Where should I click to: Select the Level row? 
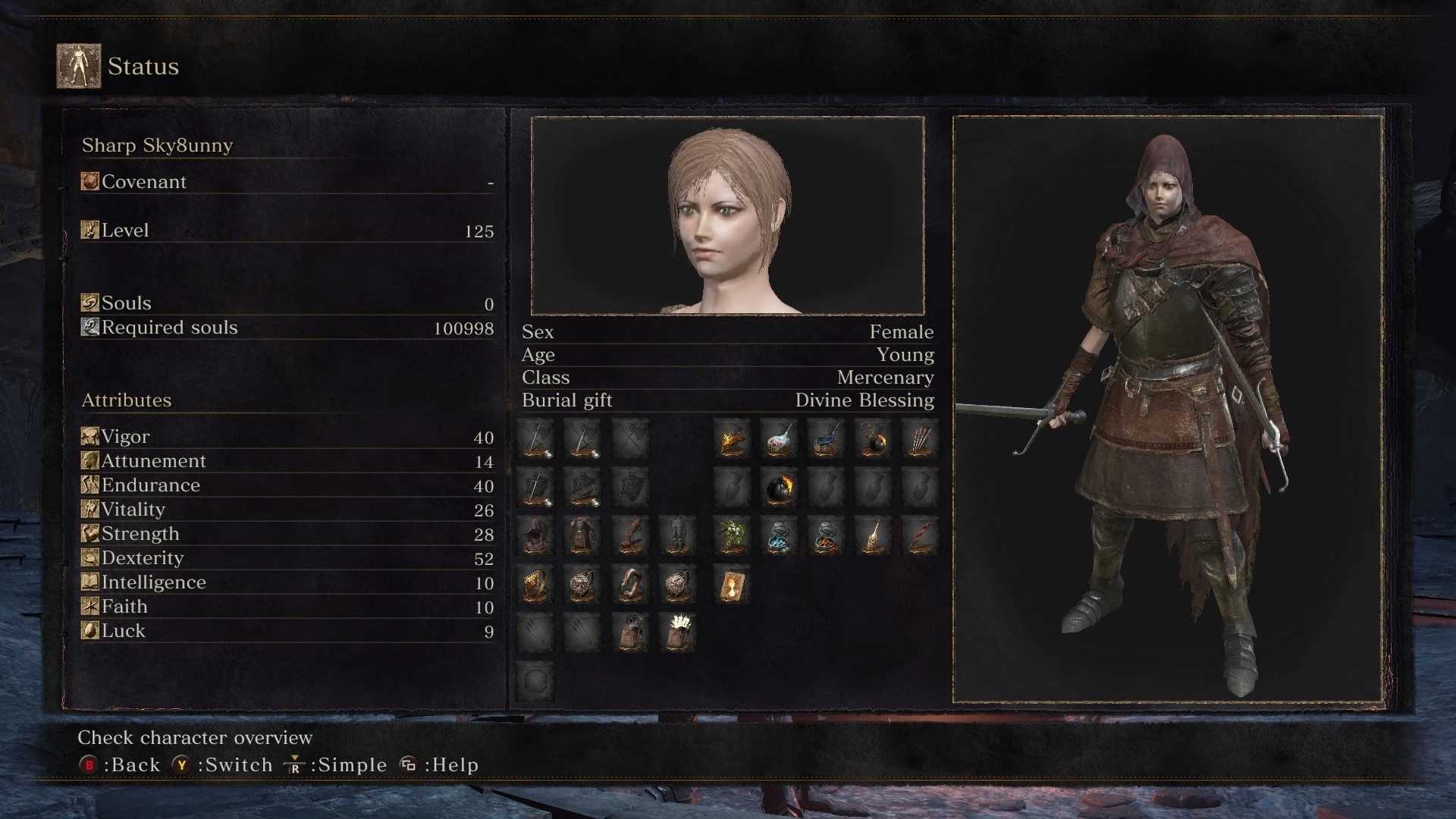tap(287, 231)
